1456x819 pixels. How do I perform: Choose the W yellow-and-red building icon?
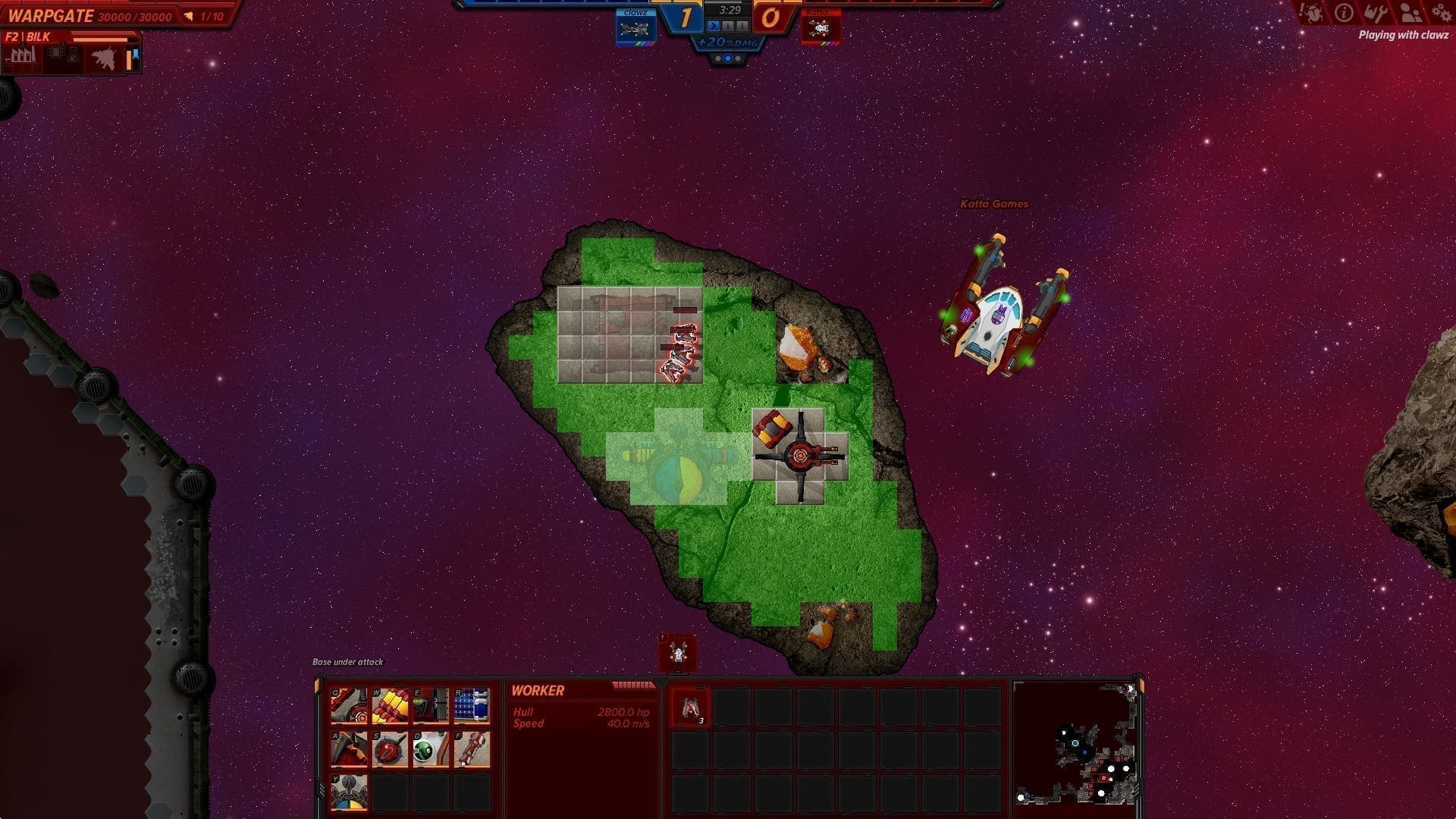click(x=390, y=707)
